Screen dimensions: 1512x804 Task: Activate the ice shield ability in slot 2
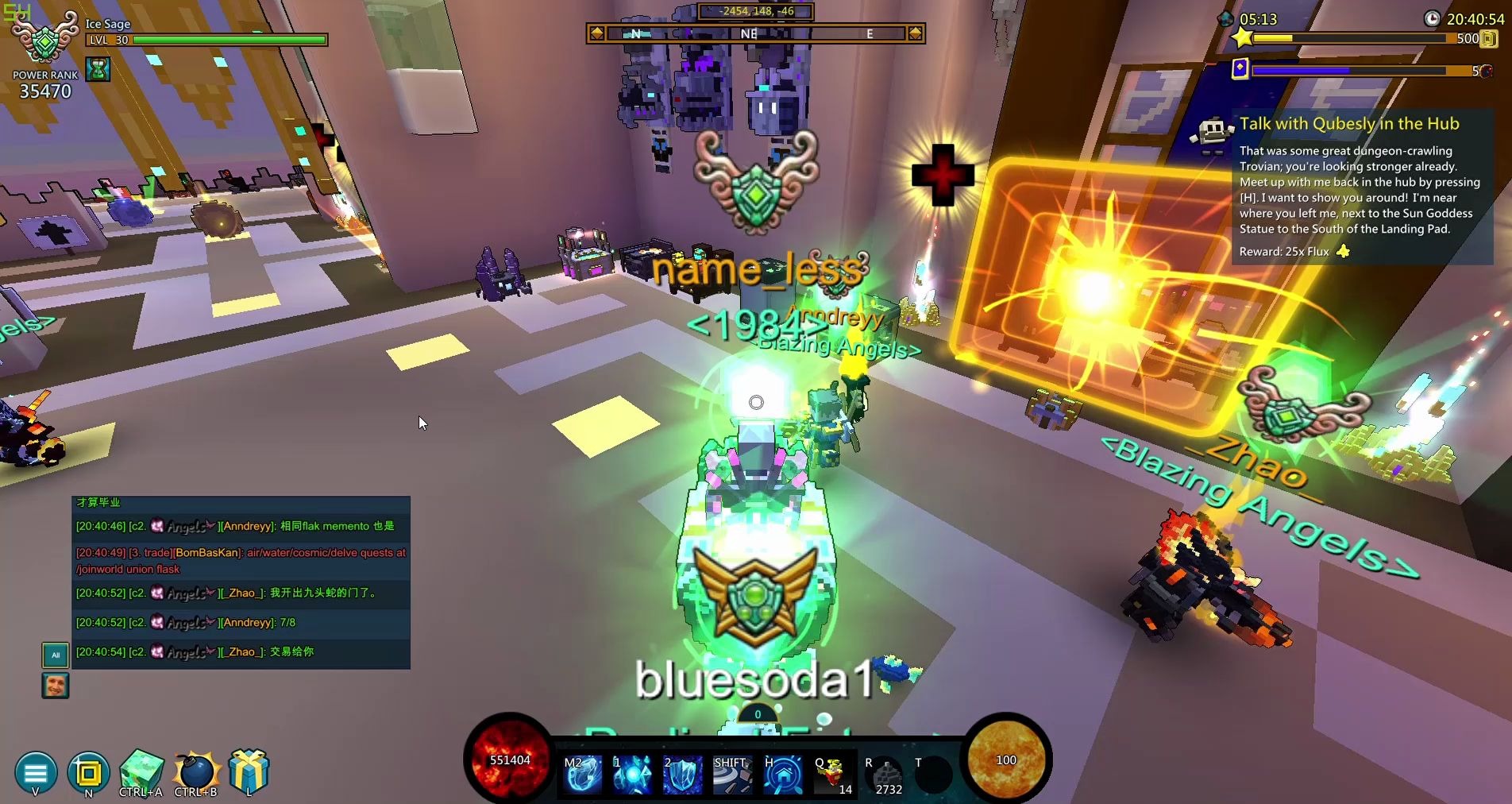click(682, 774)
